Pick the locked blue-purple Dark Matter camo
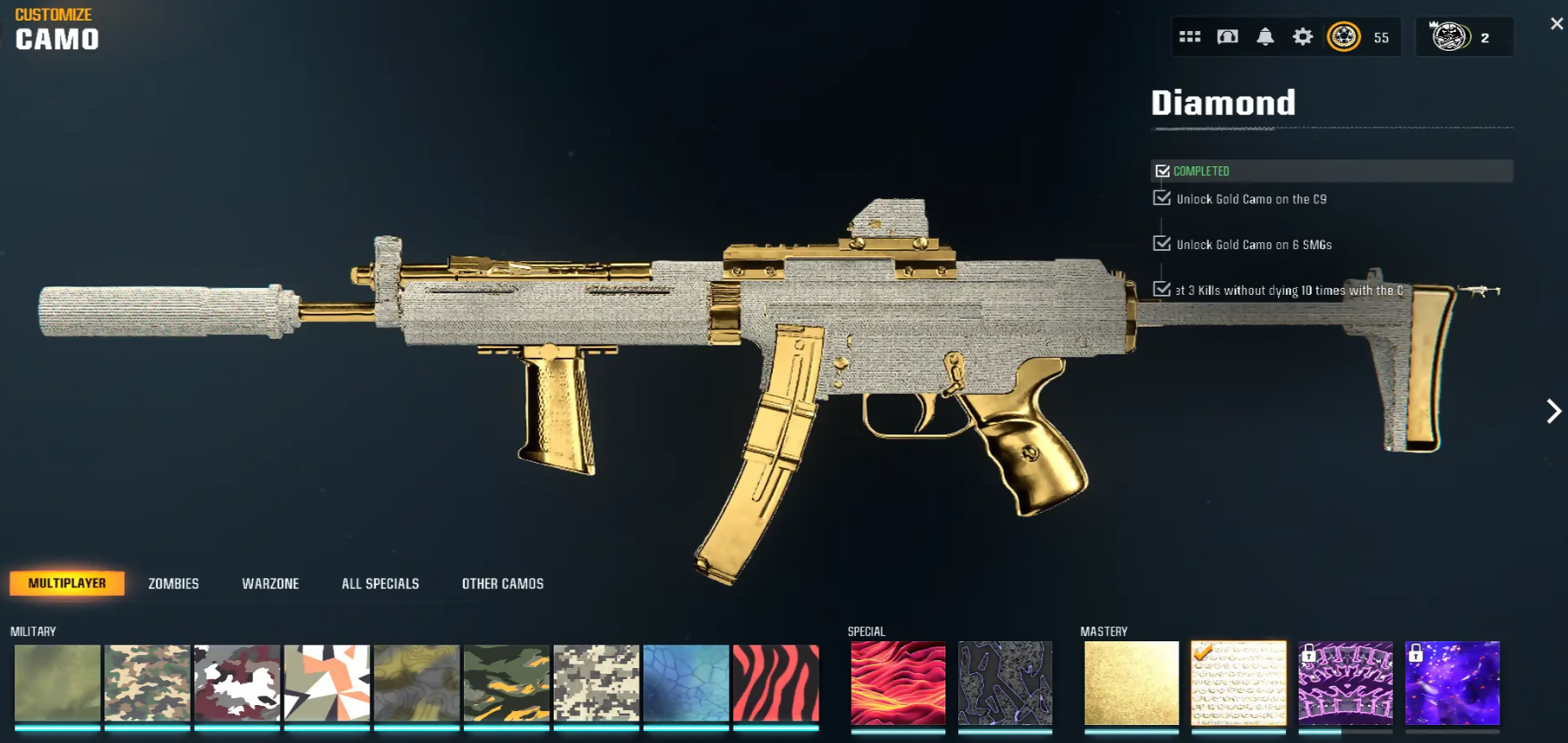Screen dimensions: 1568x743 [x=1452, y=683]
